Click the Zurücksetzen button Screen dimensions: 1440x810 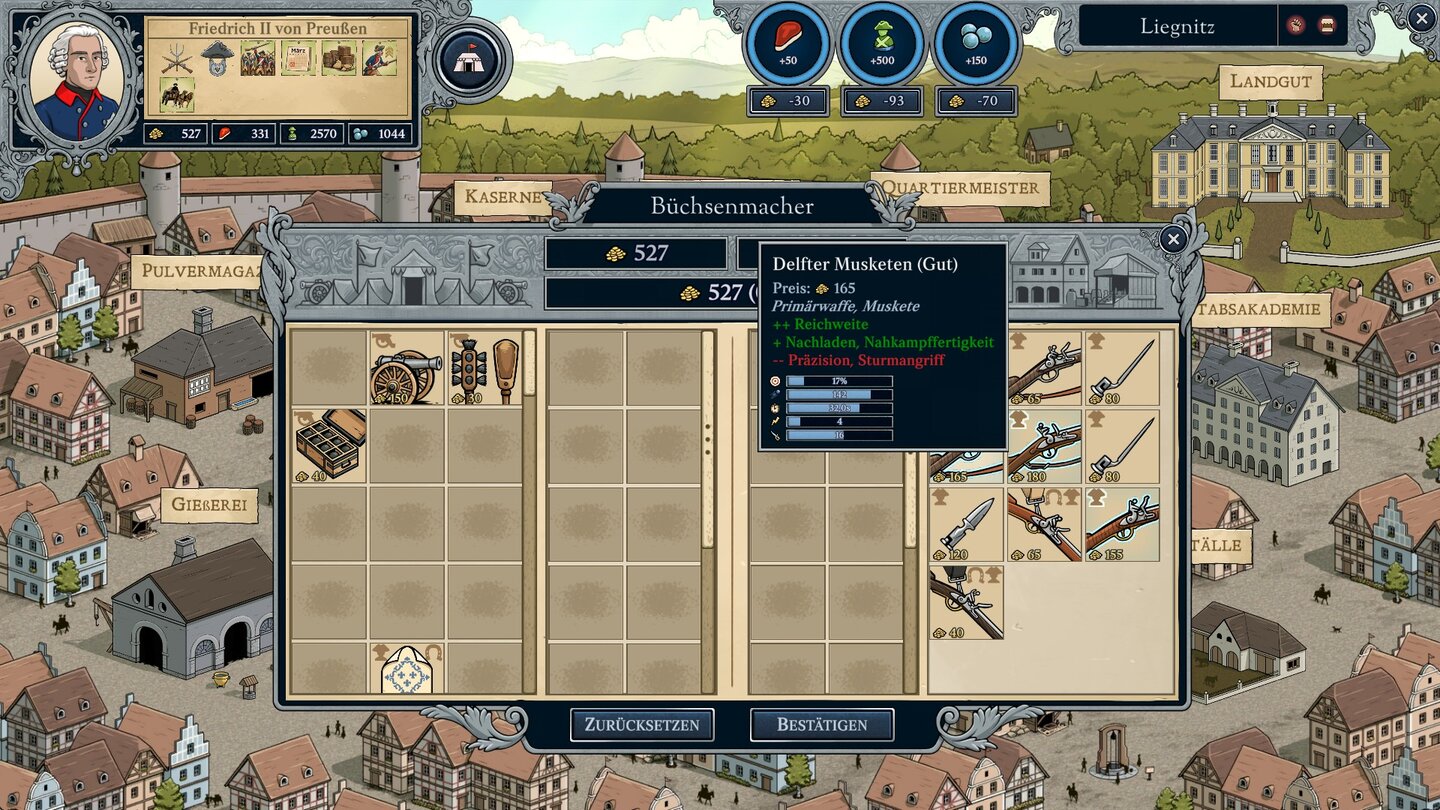click(641, 725)
